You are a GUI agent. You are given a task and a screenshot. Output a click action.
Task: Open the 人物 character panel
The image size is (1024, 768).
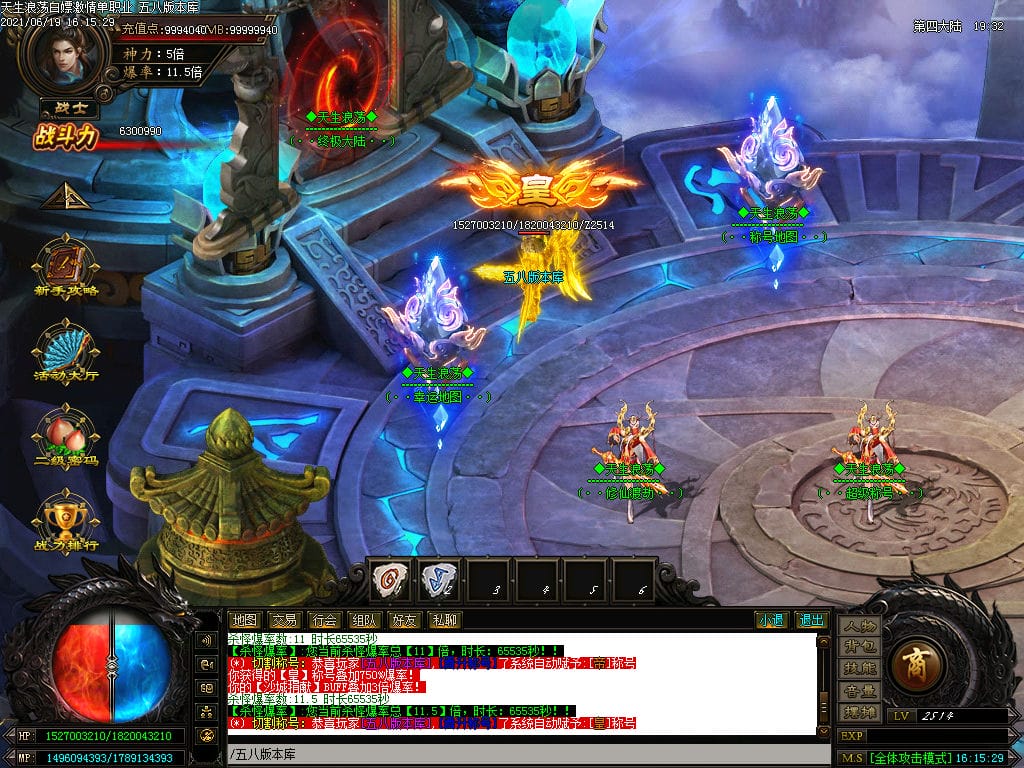860,627
